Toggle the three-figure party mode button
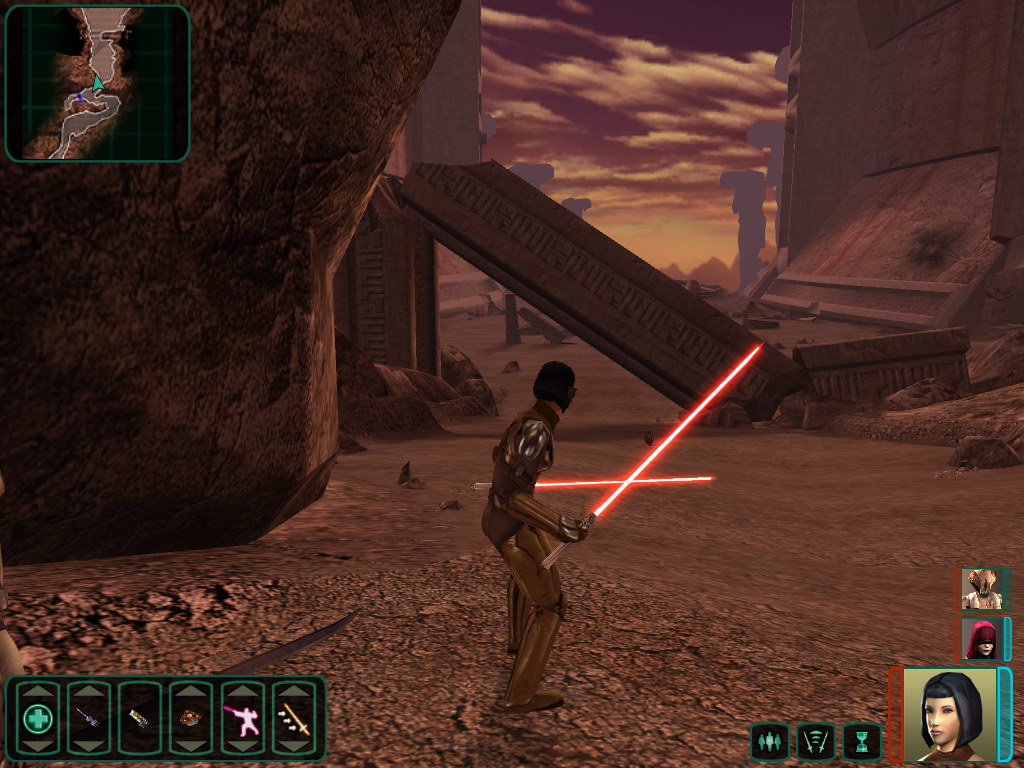The image size is (1024, 768). 768,741
